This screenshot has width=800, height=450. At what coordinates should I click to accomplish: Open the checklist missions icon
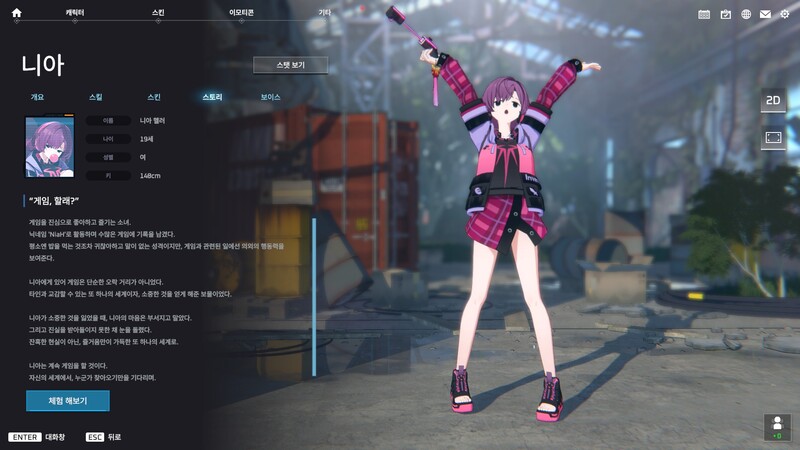[x=725, y=14]
